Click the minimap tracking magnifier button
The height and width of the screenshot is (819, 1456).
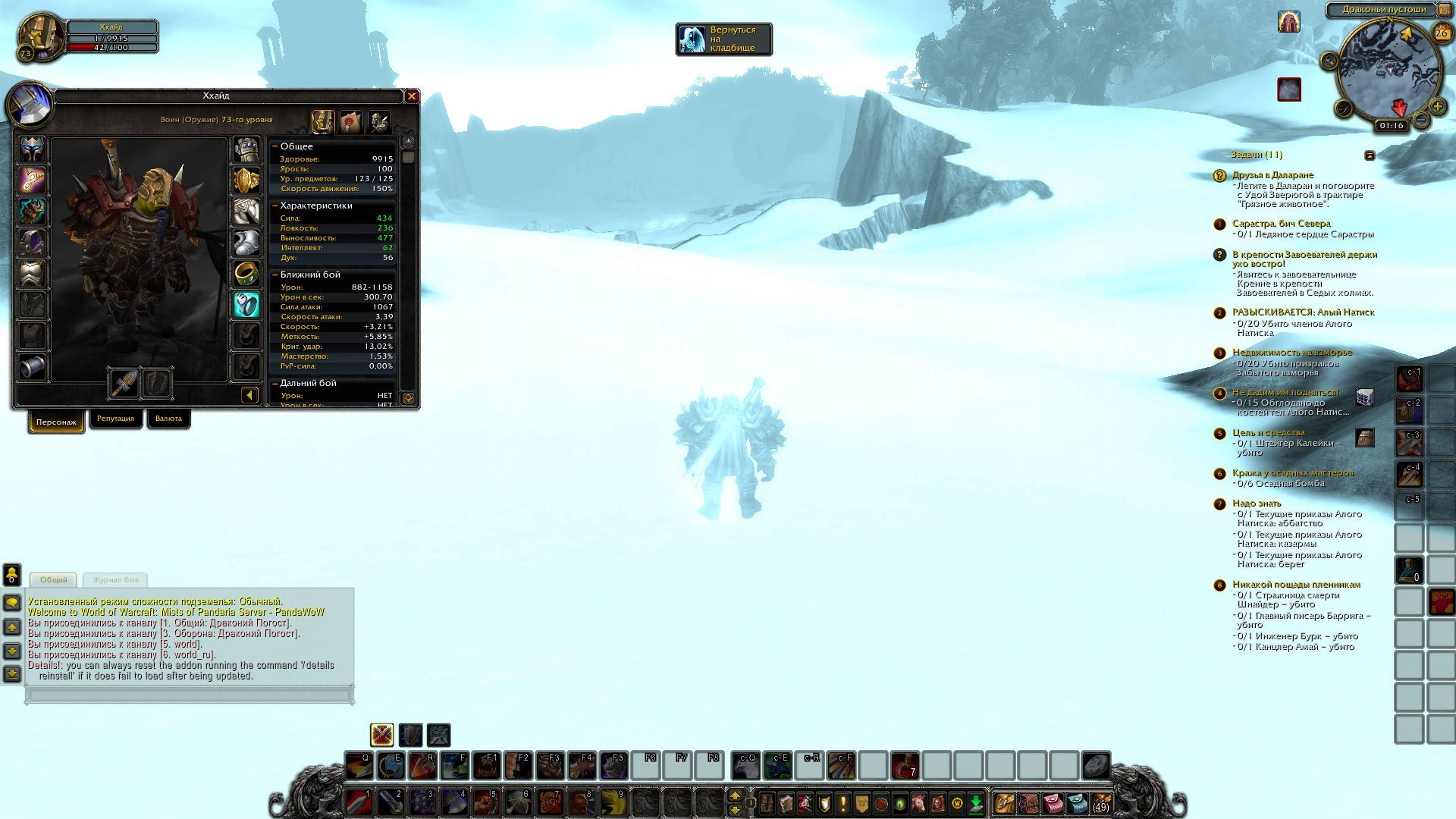pos(1329,61)
